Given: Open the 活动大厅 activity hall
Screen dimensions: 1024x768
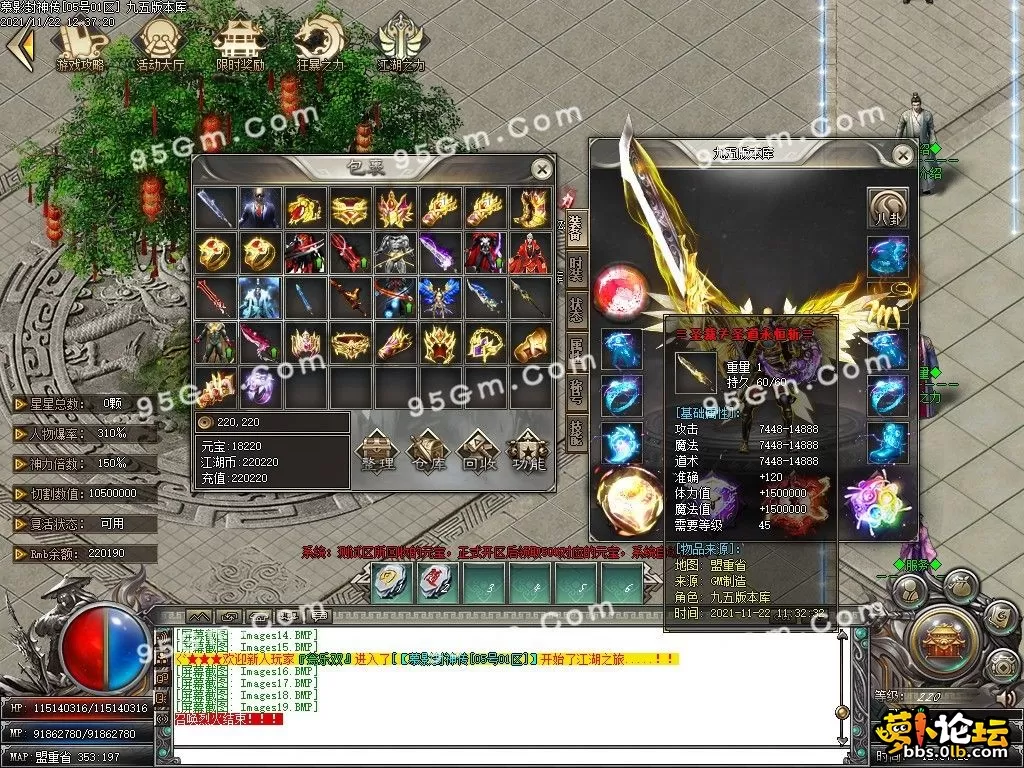Looking at the screenshot, I should click(161, 43).
